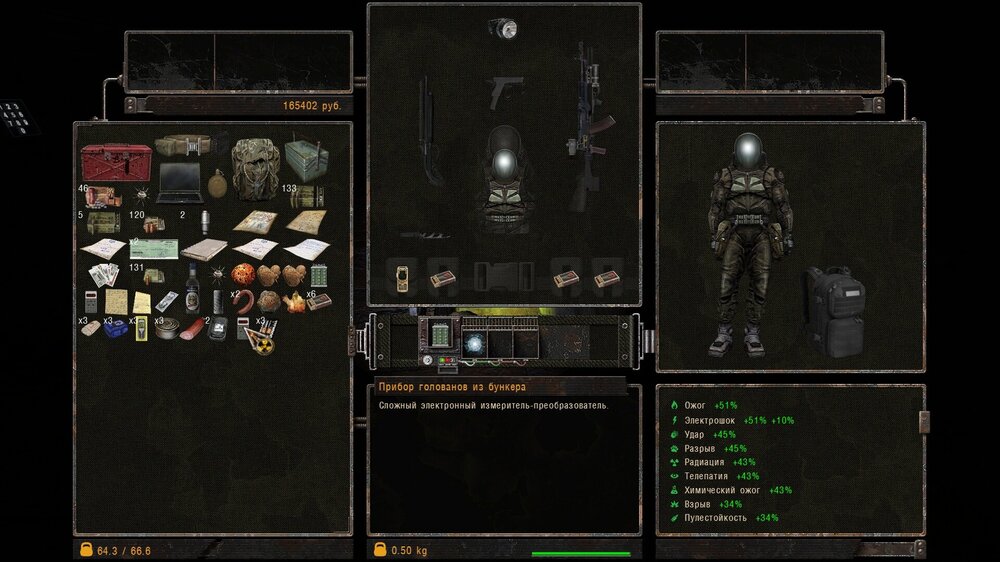
Task: Pick the green bank cheque
Action: [153, 249]
